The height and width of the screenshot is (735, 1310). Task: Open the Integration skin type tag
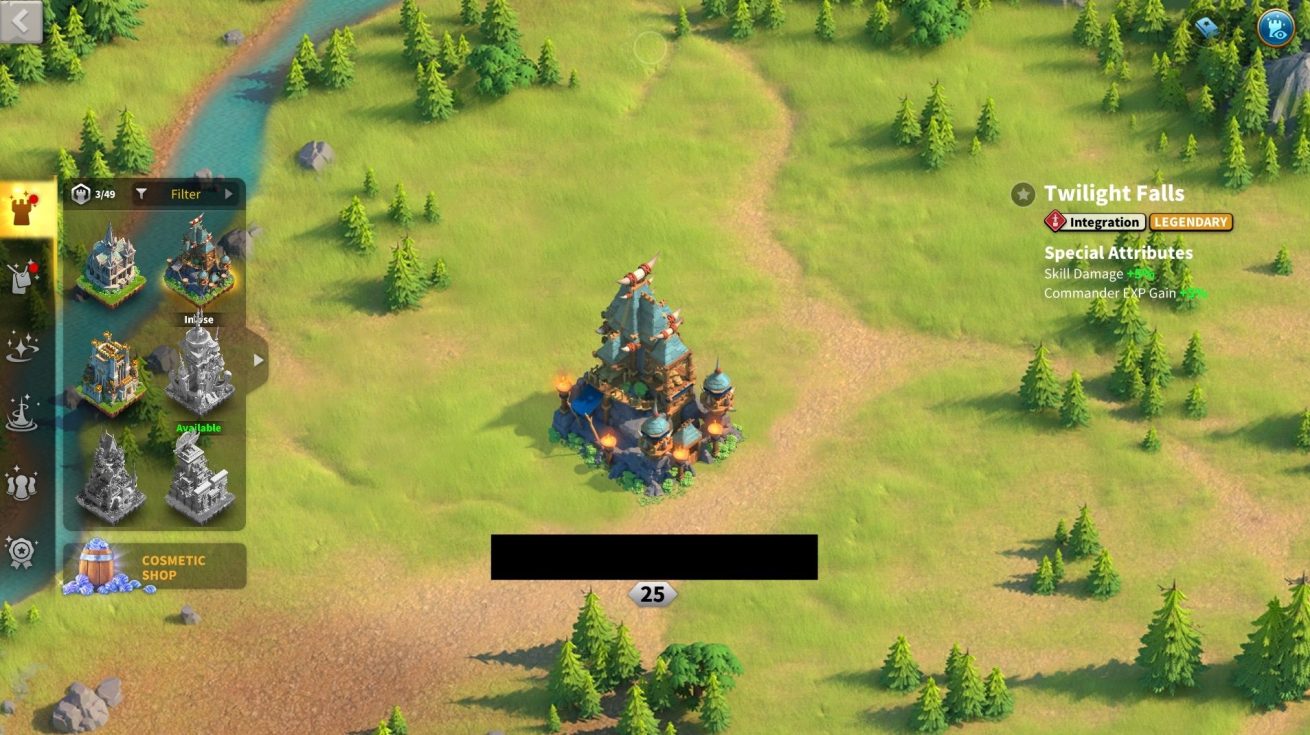(1095, 222)
